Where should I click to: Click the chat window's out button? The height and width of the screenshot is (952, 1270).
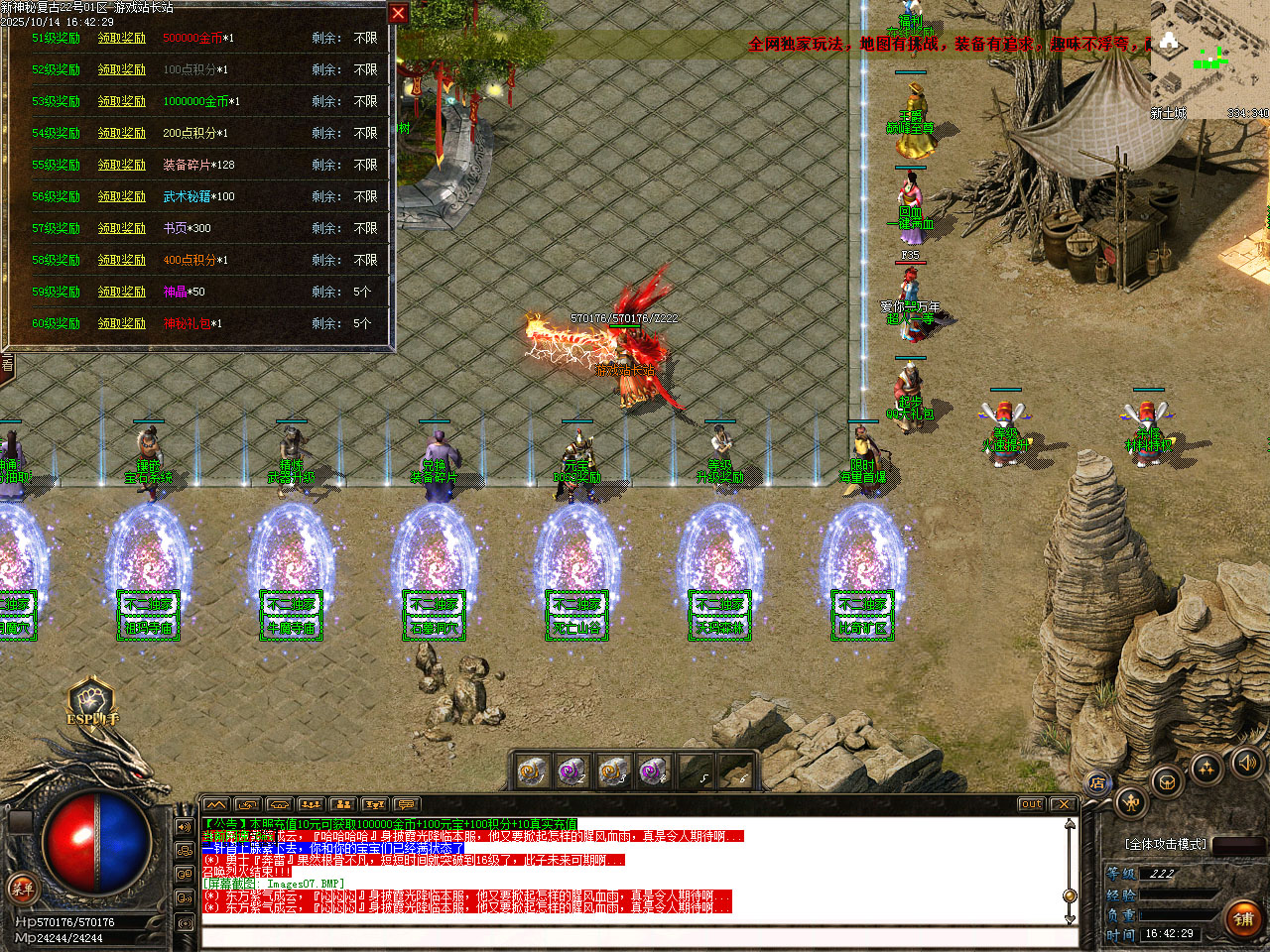pos(1031,804)
